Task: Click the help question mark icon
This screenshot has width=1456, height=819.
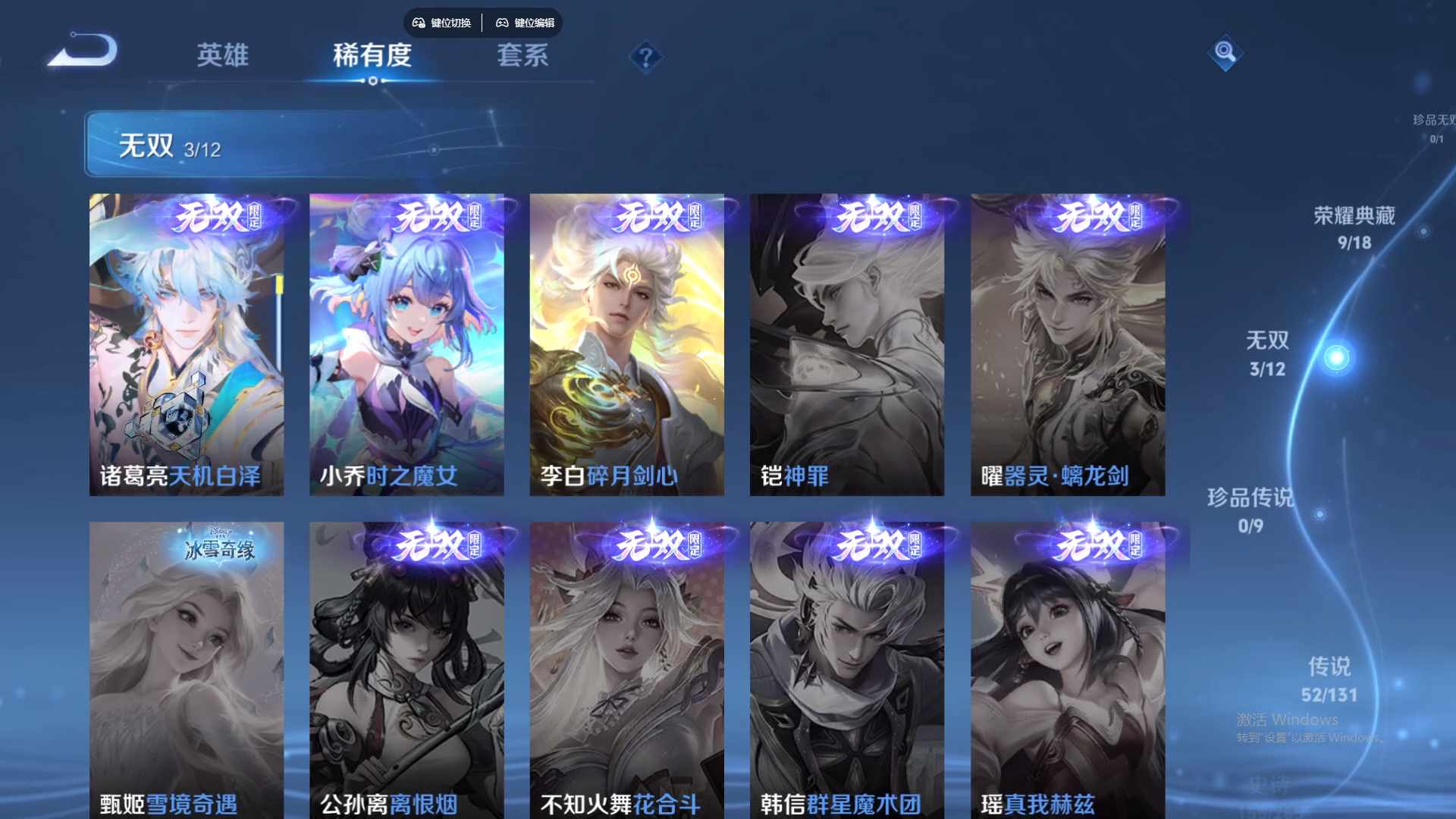Action: click(x=645, y=56)
